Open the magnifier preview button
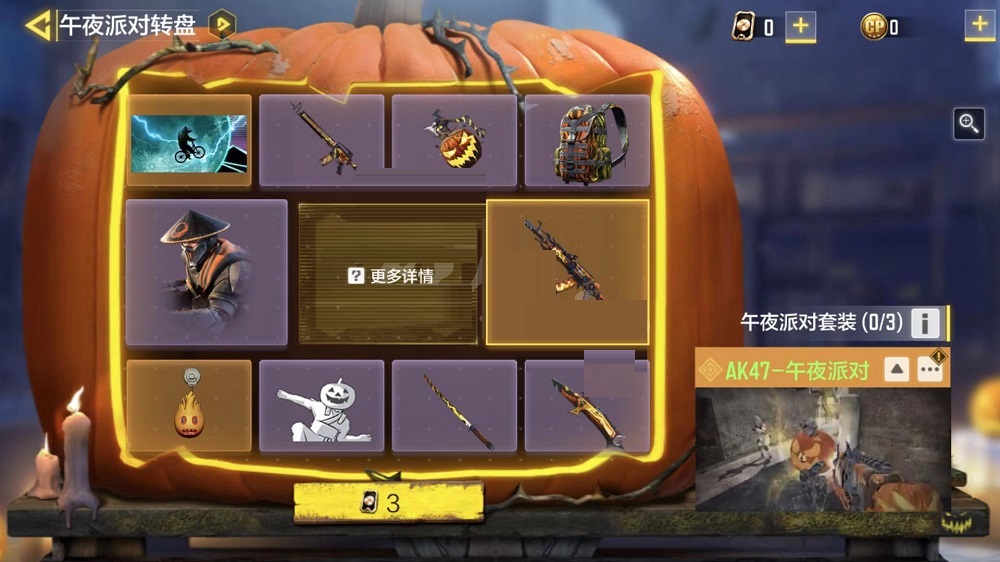 point(969,123)
